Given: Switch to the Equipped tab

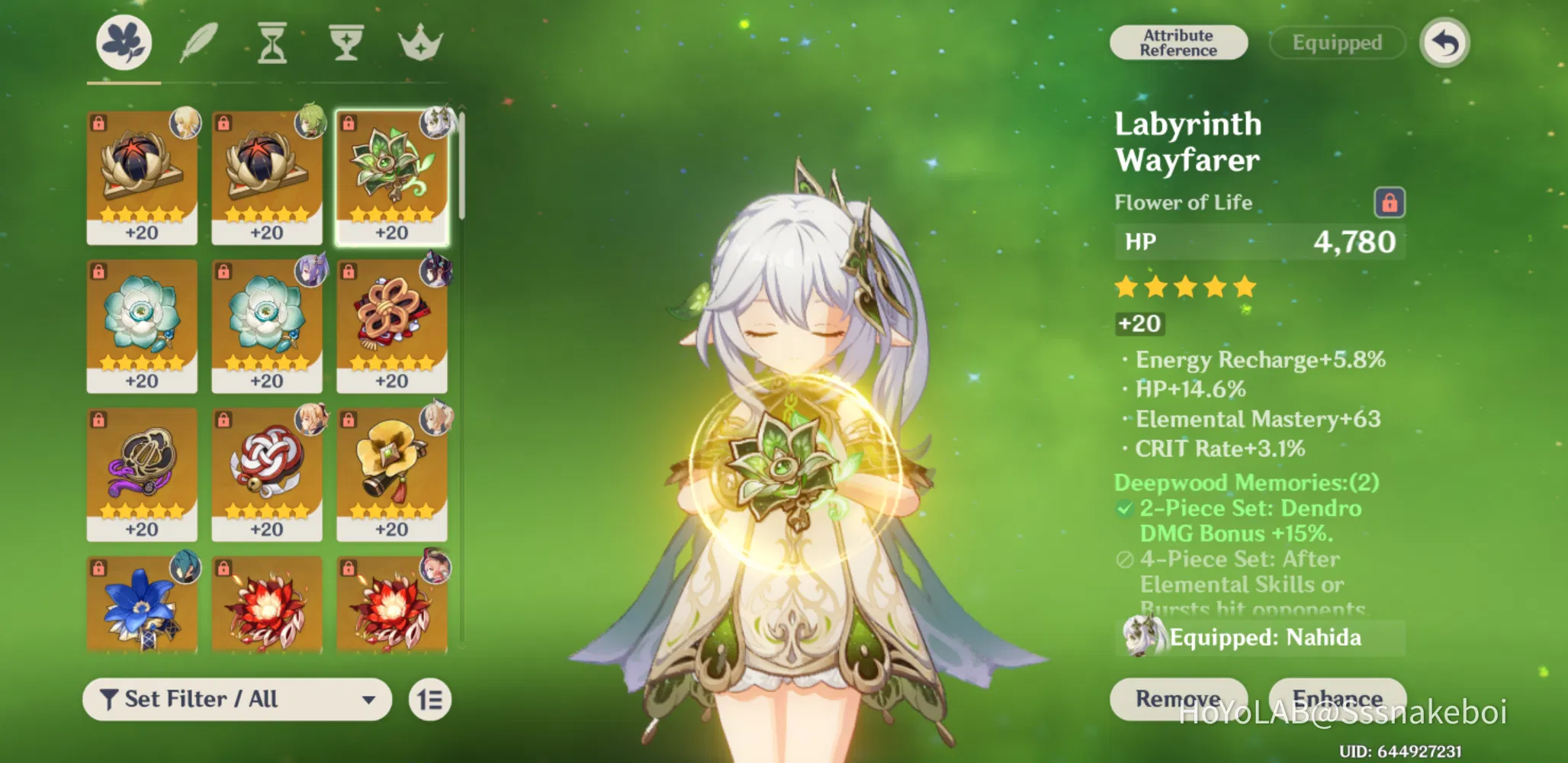Looking at the screenshot, I should (x=1336, y=42).
